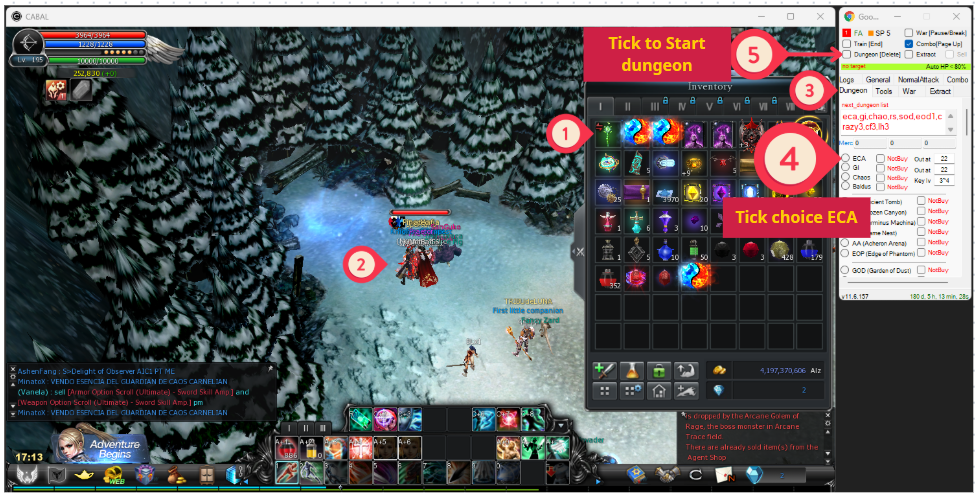Screen dimensions: 977x496
Task: Open the Extract tab
Action: 940,91
